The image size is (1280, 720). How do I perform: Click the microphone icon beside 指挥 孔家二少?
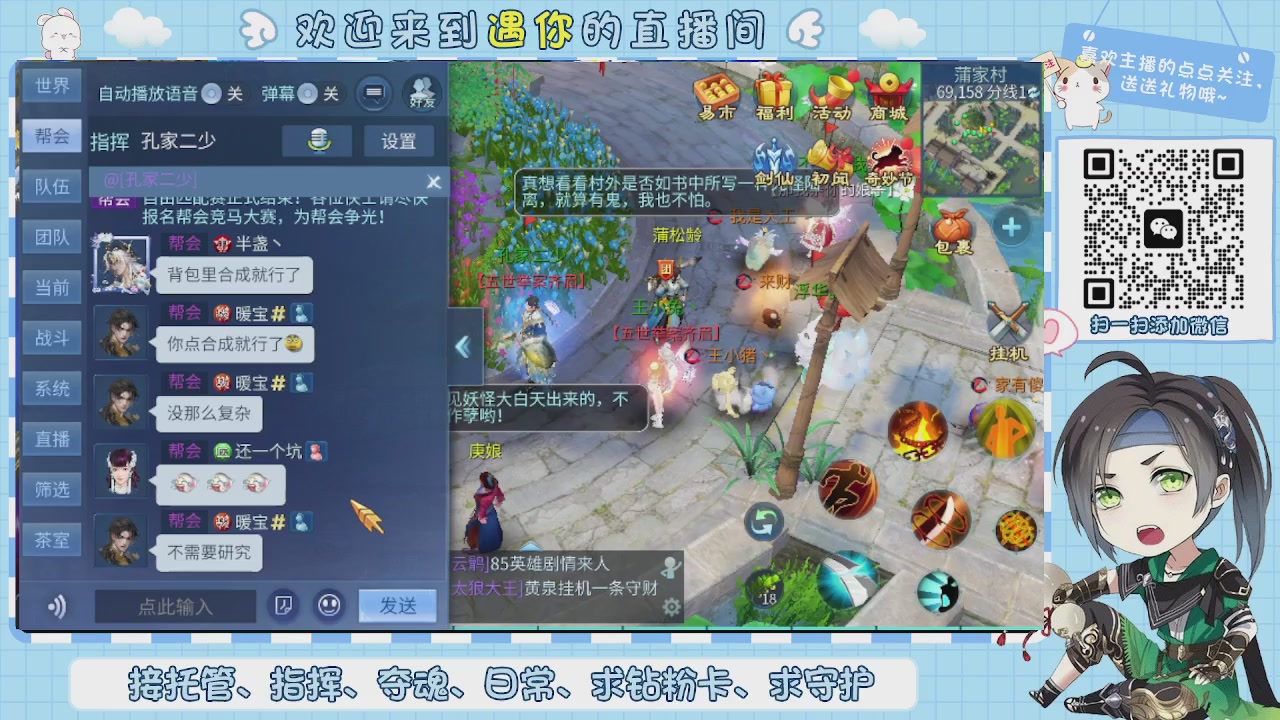318,140
